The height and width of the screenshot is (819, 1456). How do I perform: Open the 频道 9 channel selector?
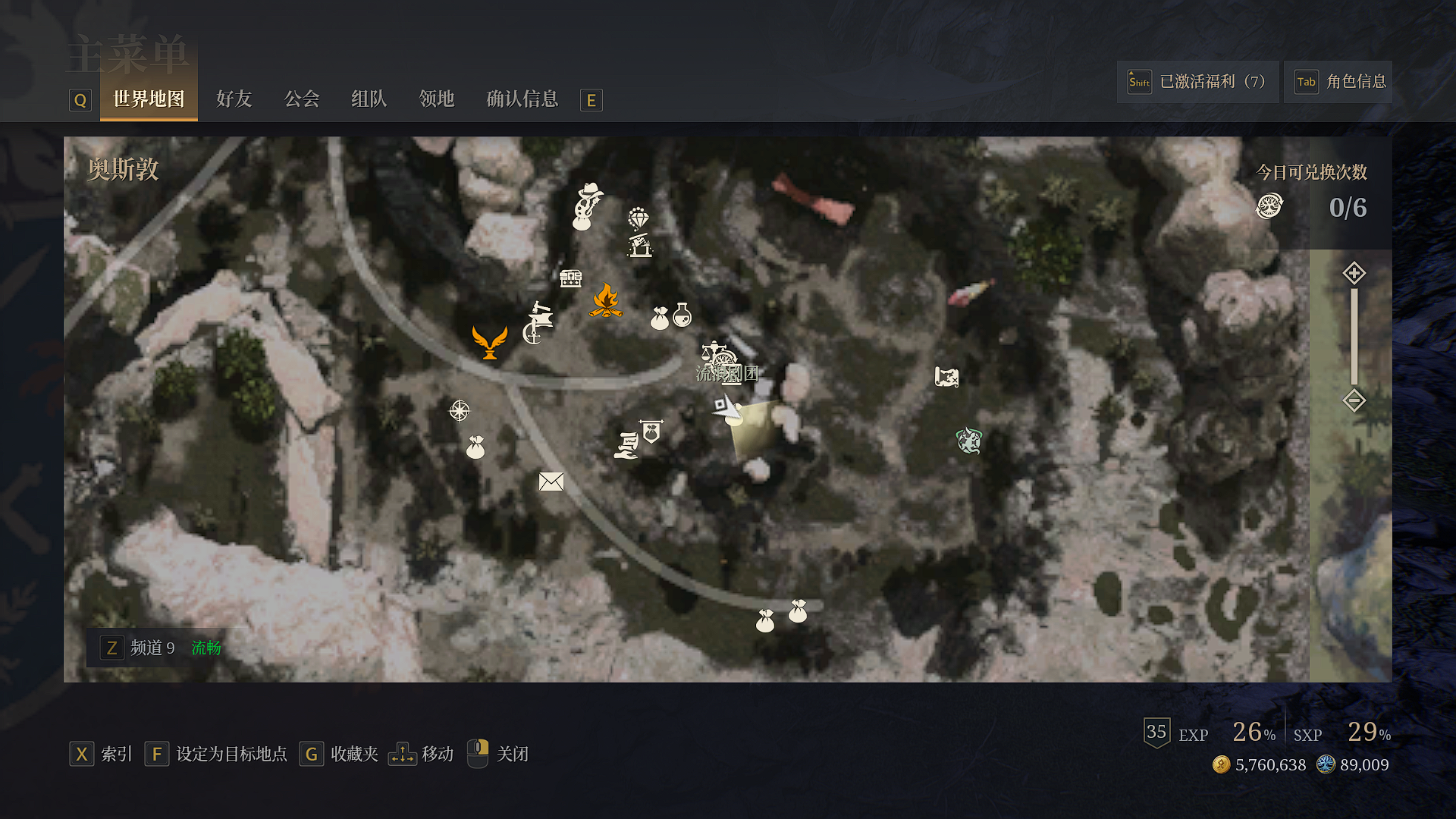click(152, 648)
